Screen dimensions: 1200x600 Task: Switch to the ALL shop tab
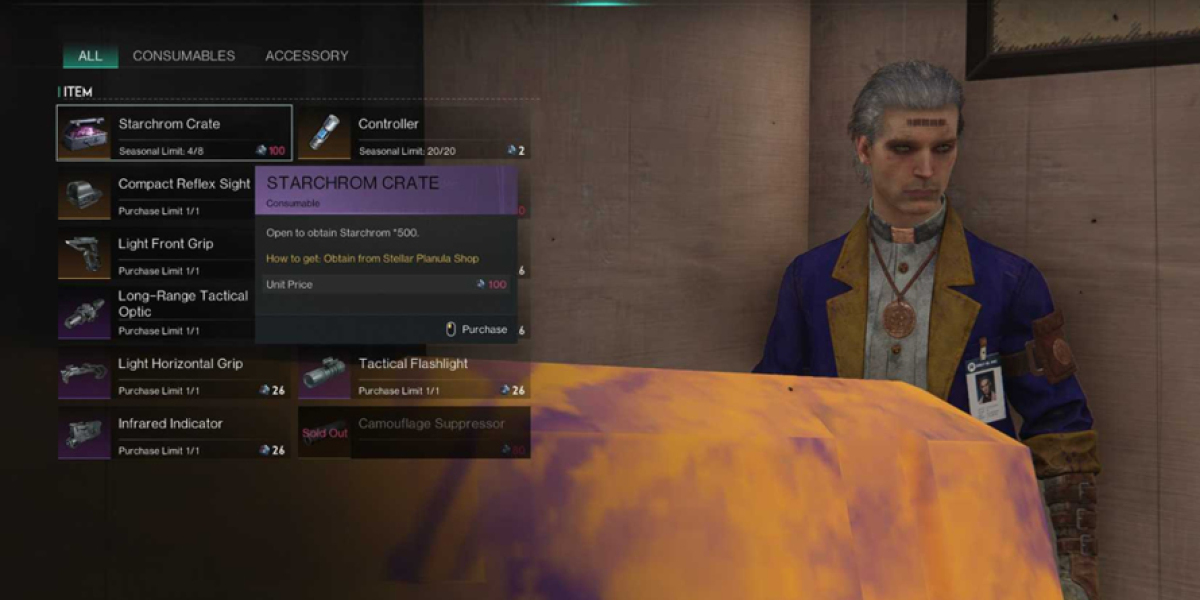(90, 56)
